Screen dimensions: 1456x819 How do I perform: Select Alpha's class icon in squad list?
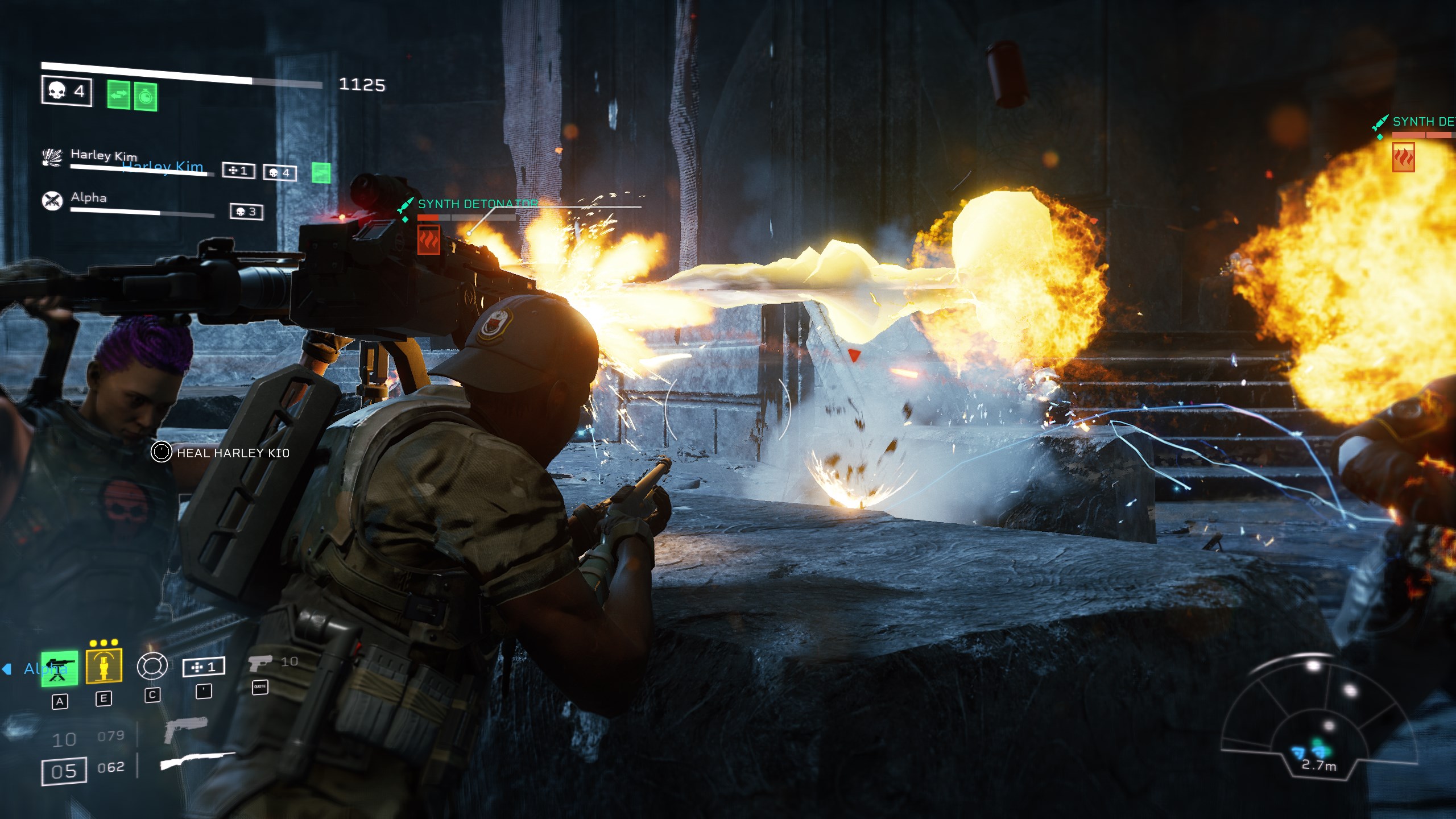[52, 200]
